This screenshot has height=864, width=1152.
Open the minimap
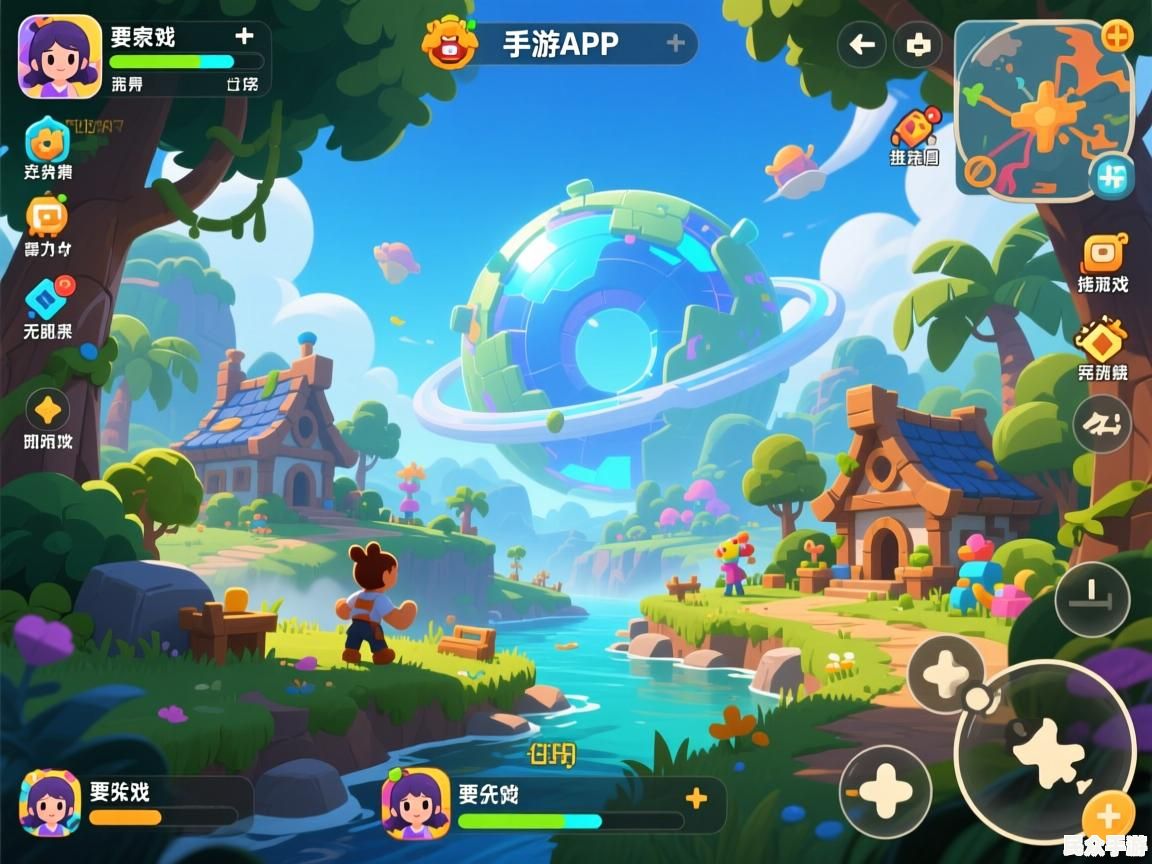coord(1040,108)
